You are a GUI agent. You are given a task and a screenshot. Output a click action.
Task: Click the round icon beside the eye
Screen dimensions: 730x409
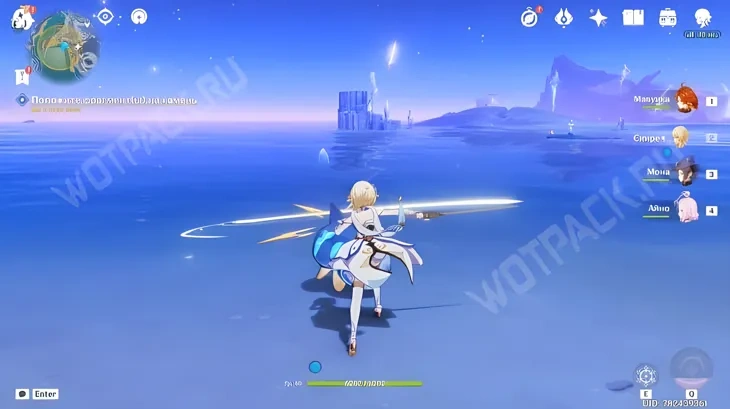coord(139,16)
